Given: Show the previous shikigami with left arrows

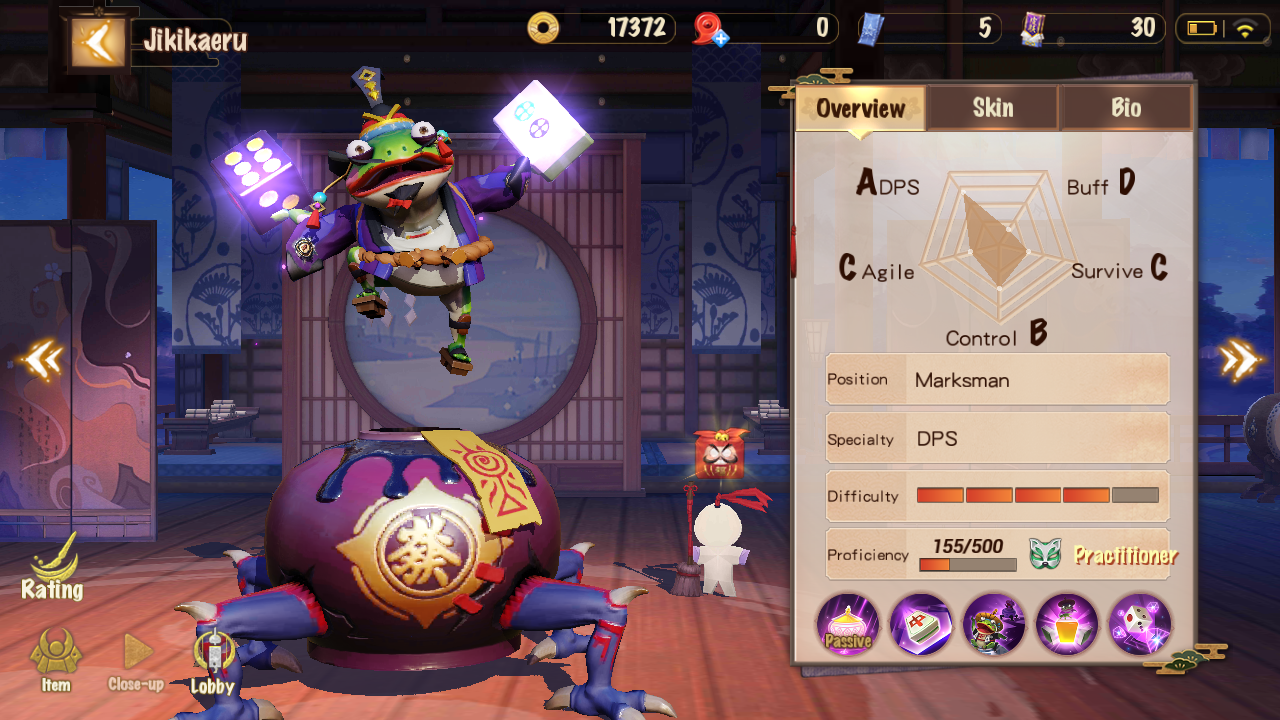Looking at the screenshot, I should (x=43, y=359).
